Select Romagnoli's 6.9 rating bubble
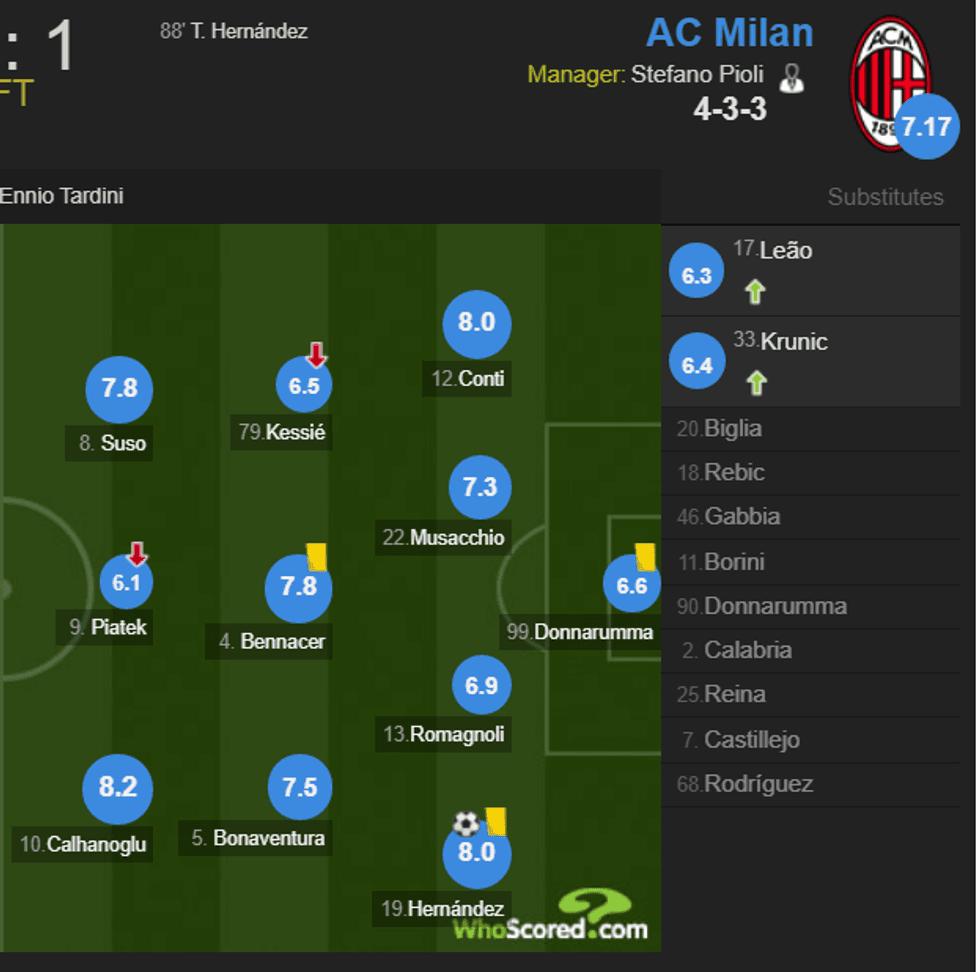Viewport: 980px width, 972px height. tap(481, 686)
